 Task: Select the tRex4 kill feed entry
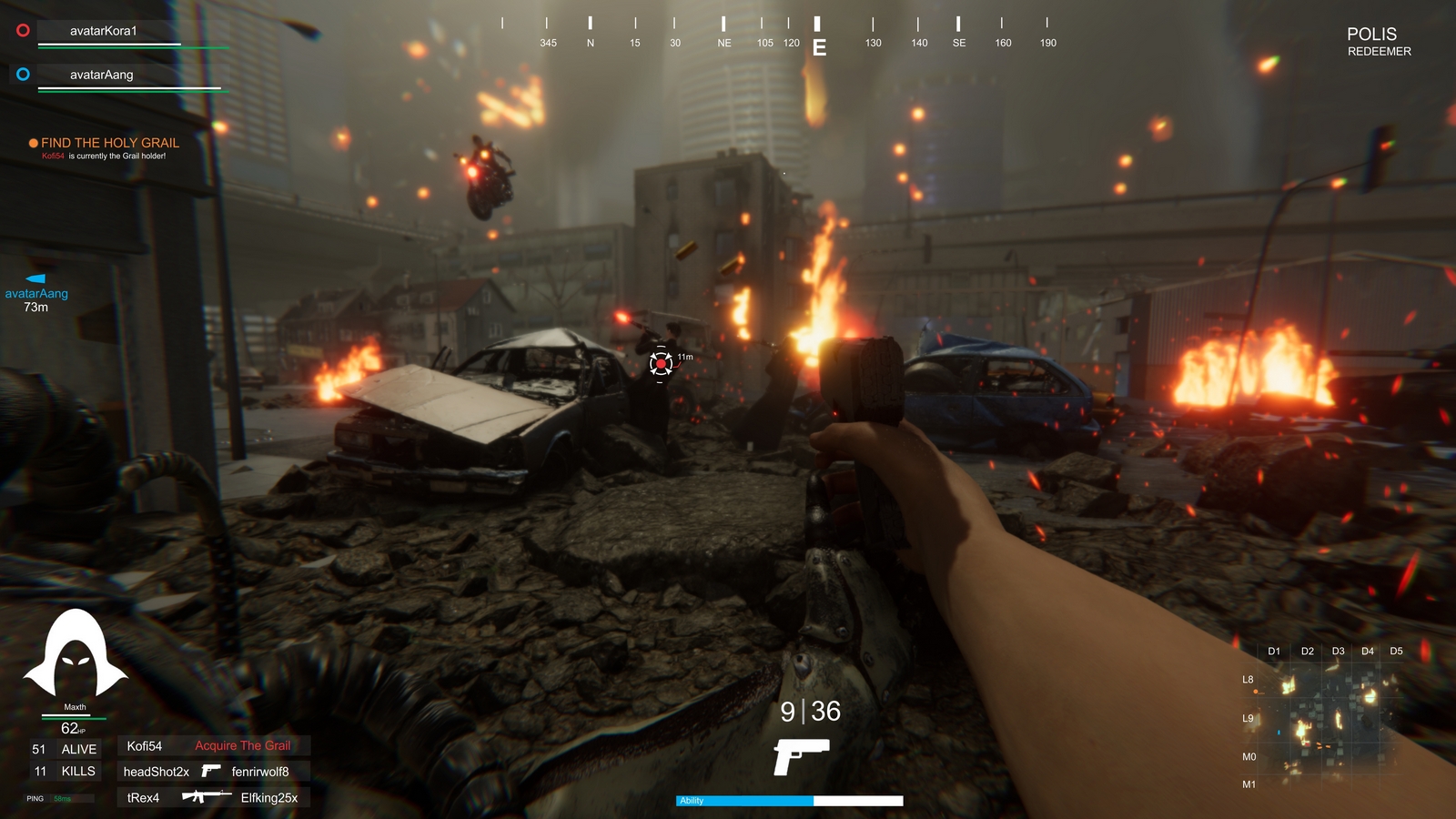213,798
